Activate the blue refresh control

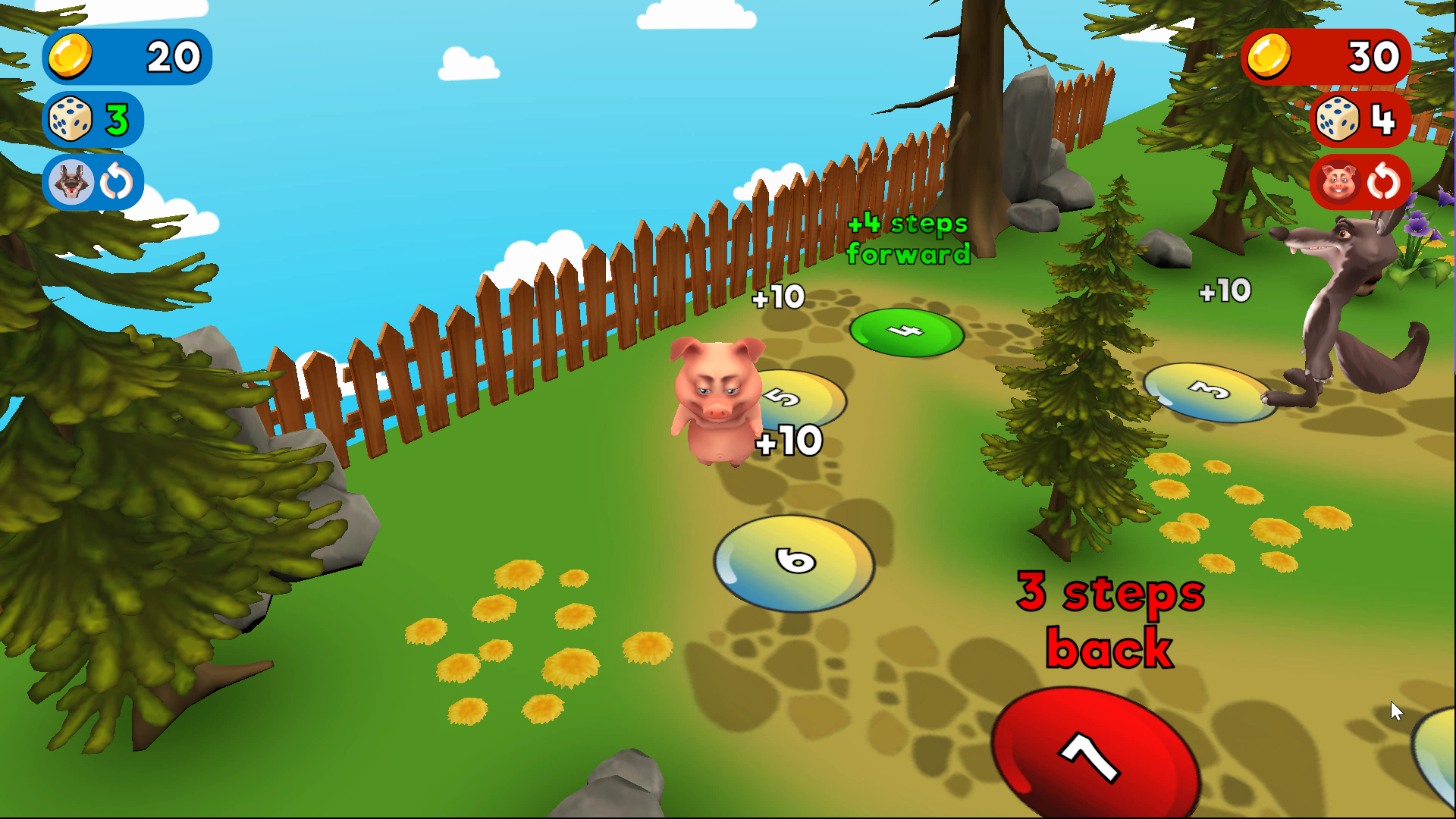click(115, 182)
